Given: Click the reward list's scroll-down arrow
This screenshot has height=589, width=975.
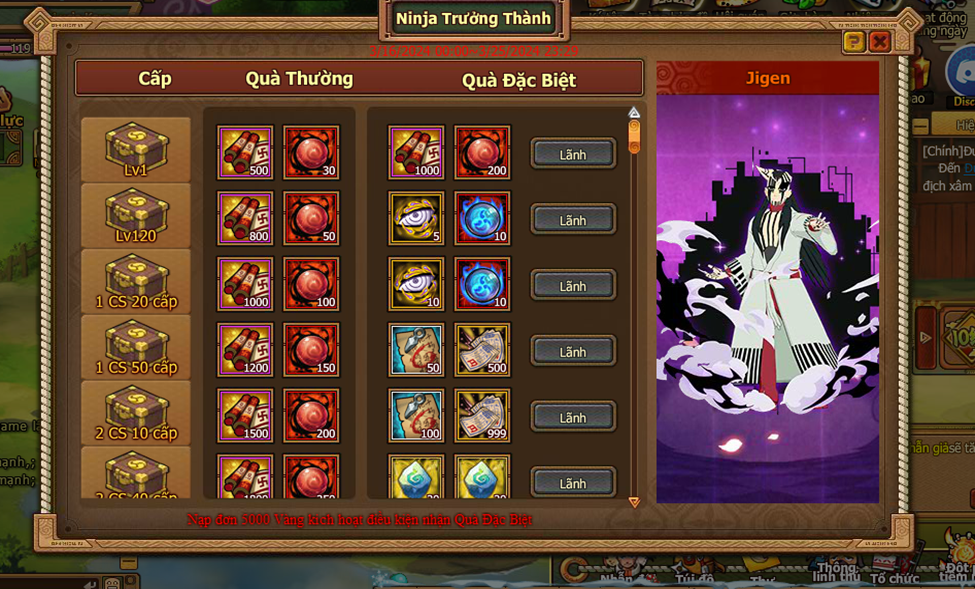Looking at the screenshot, I should pyautogui.click(x=634, y=502).
